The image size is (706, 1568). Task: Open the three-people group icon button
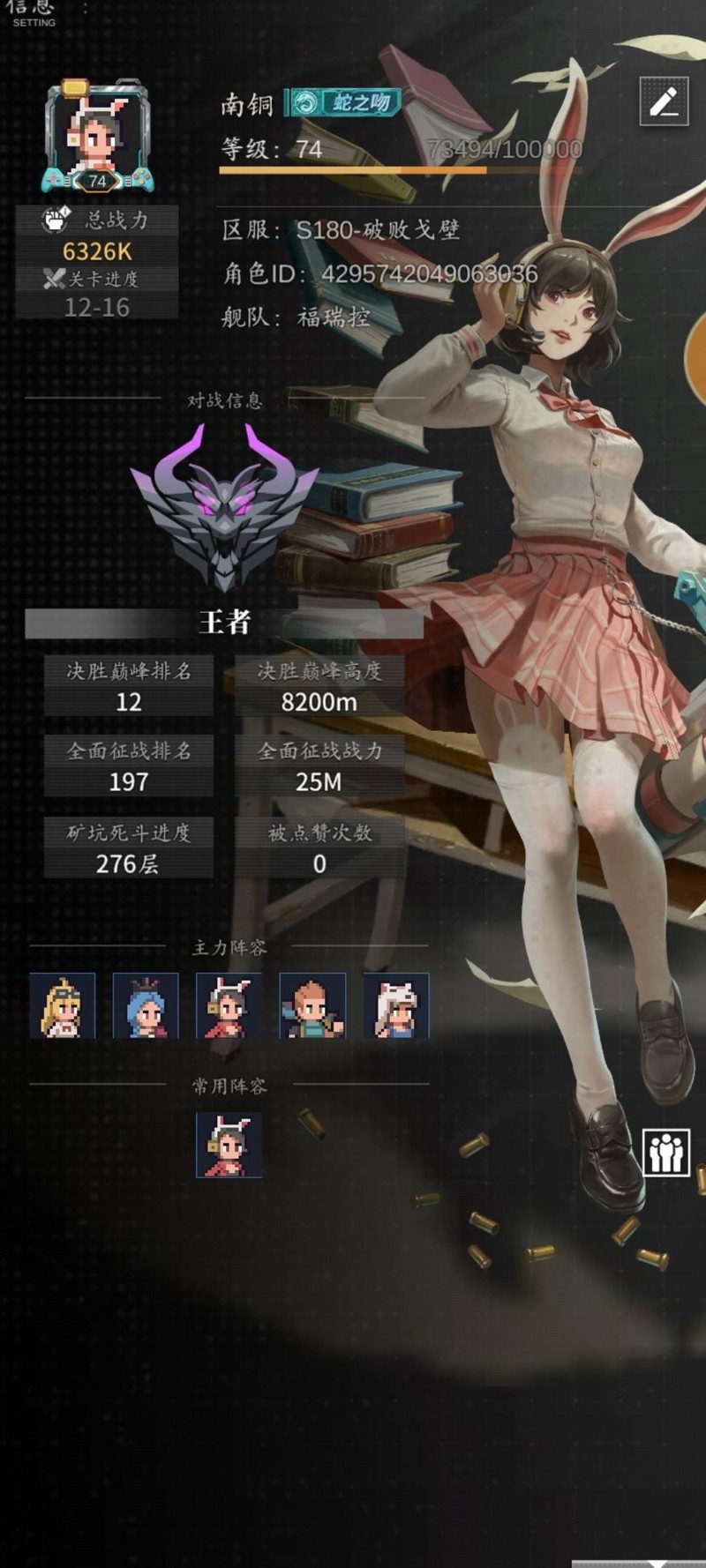pos(665,1151)
